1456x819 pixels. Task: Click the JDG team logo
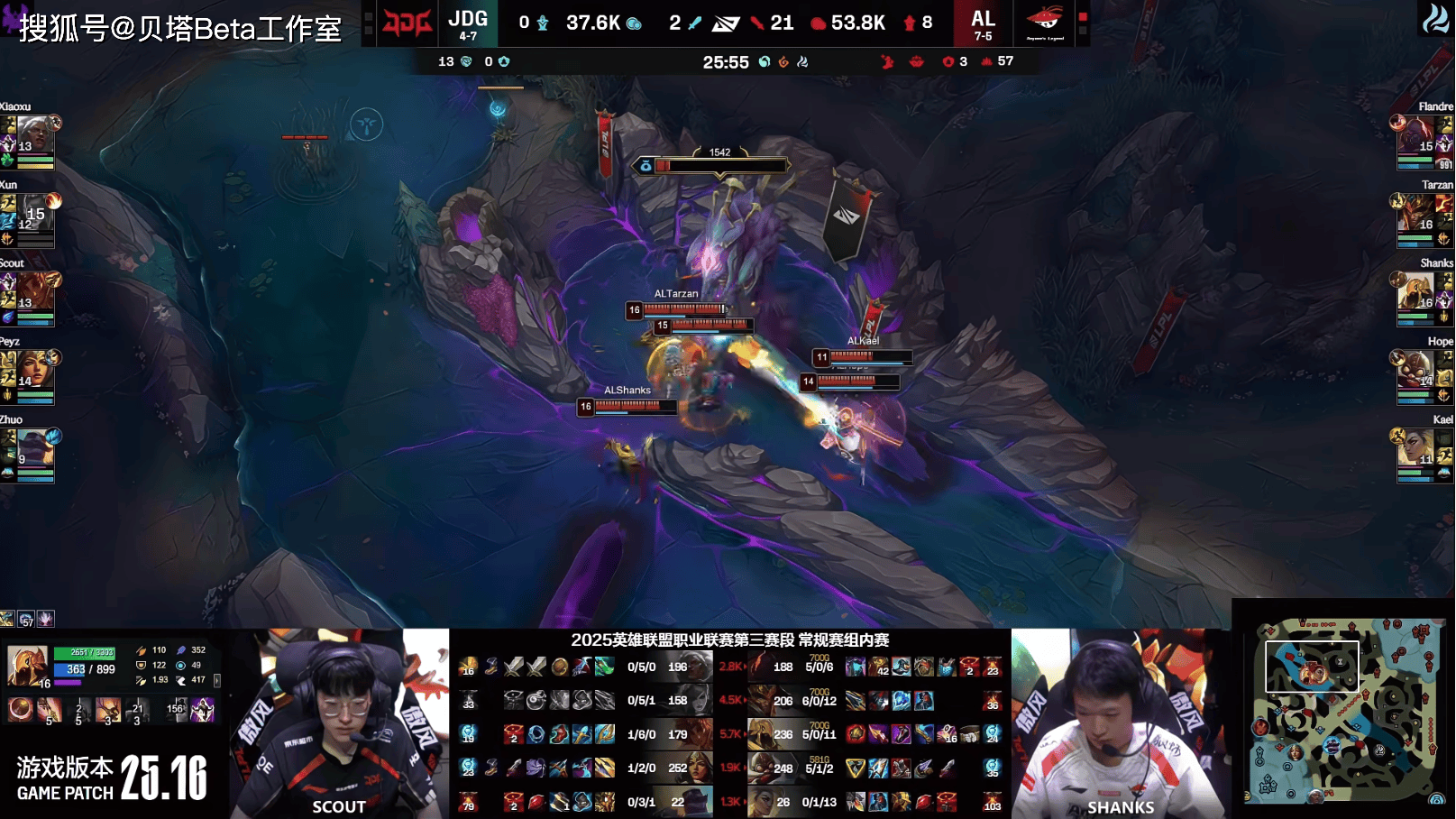tap(407, 23)
